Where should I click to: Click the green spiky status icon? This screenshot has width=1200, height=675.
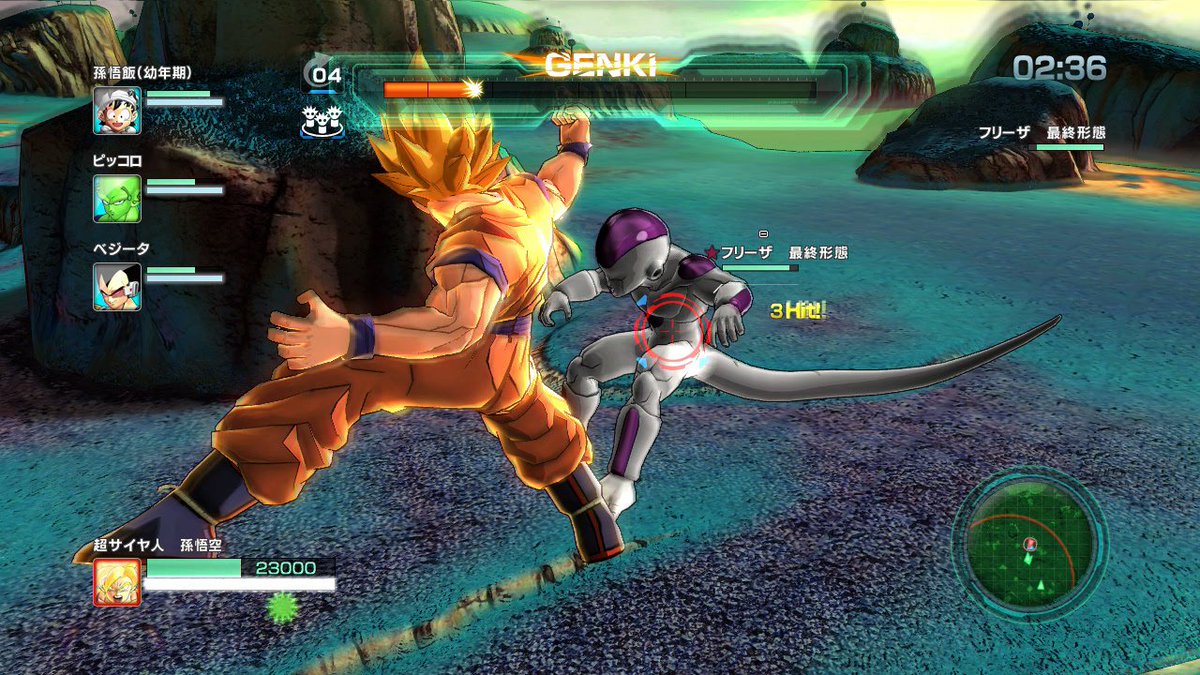click(x=283, y=606)
